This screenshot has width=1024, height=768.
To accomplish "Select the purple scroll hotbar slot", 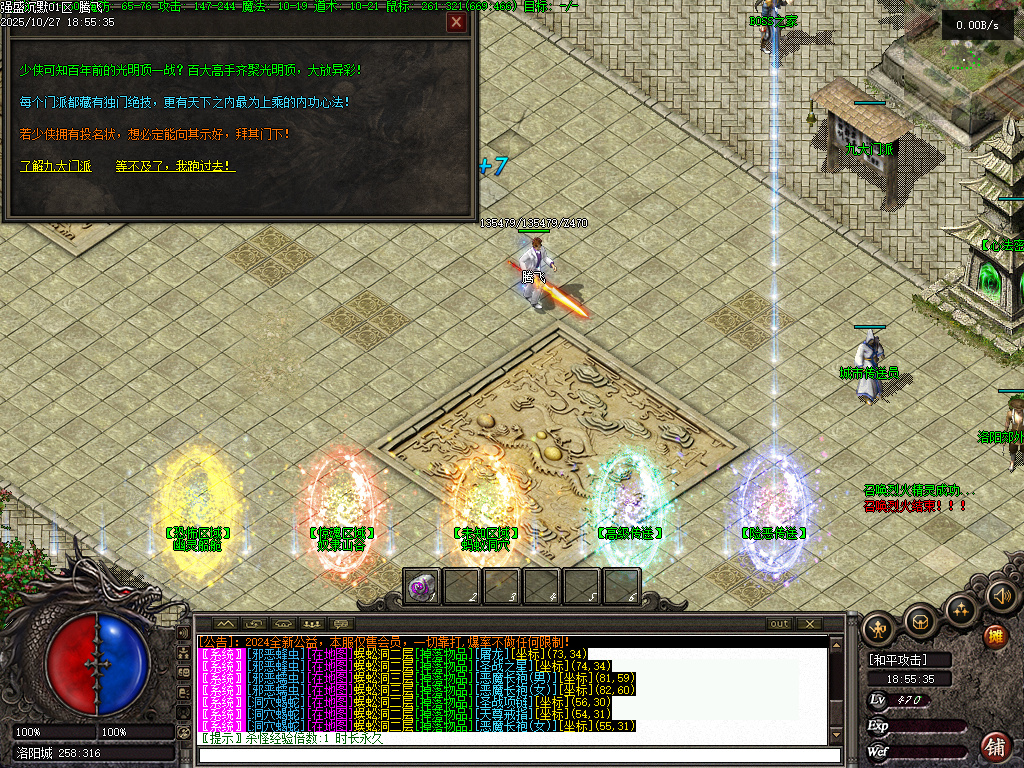I will pyautogui.click(x=421, y=587).
